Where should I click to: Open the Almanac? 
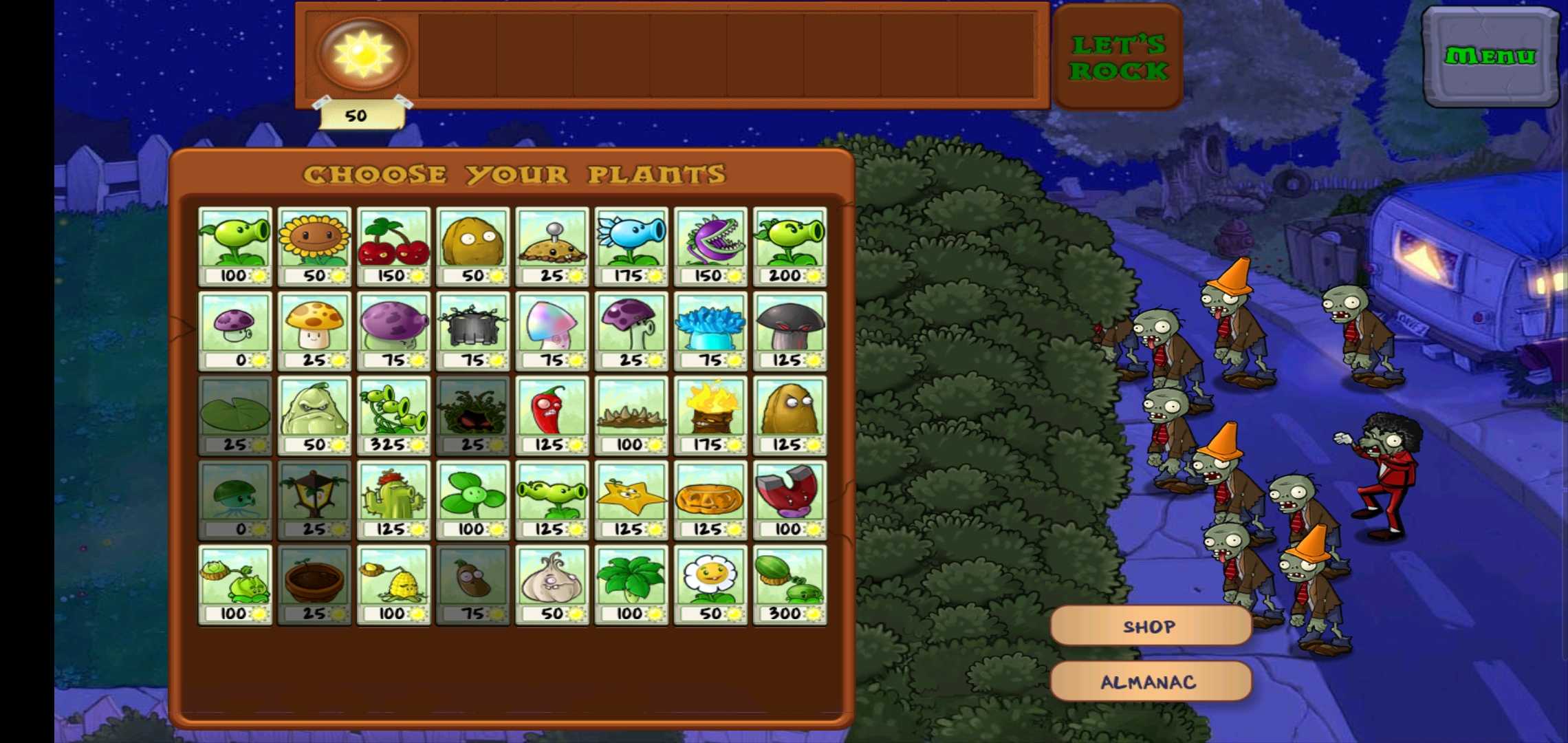point(1150,682)
